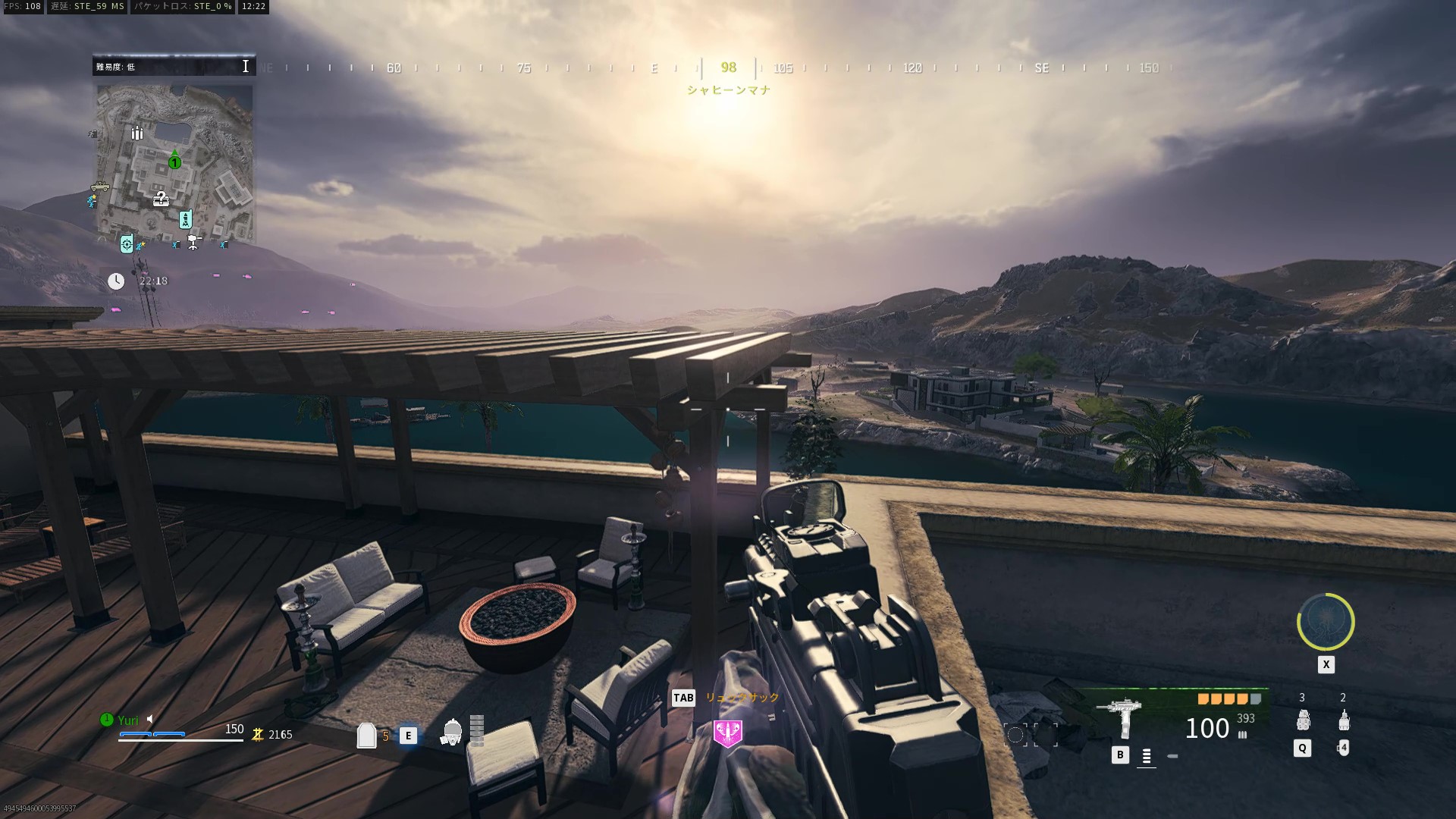1456x819 pixels.
Task: Select the submachine gun weapon icon
Action: click(1120, 716)
